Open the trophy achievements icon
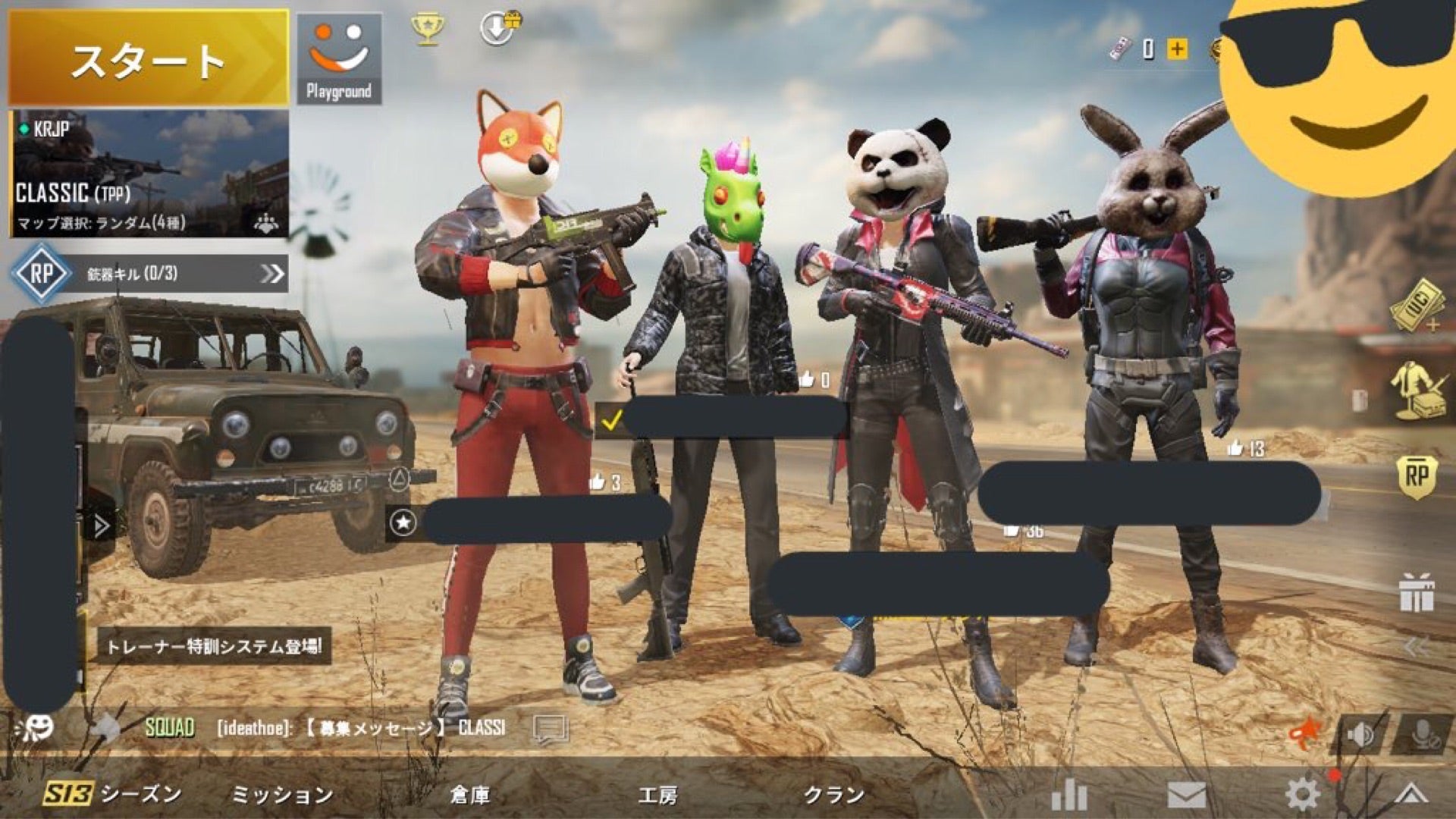This screenshot has width=1456, height=819. tap(427, 29)
